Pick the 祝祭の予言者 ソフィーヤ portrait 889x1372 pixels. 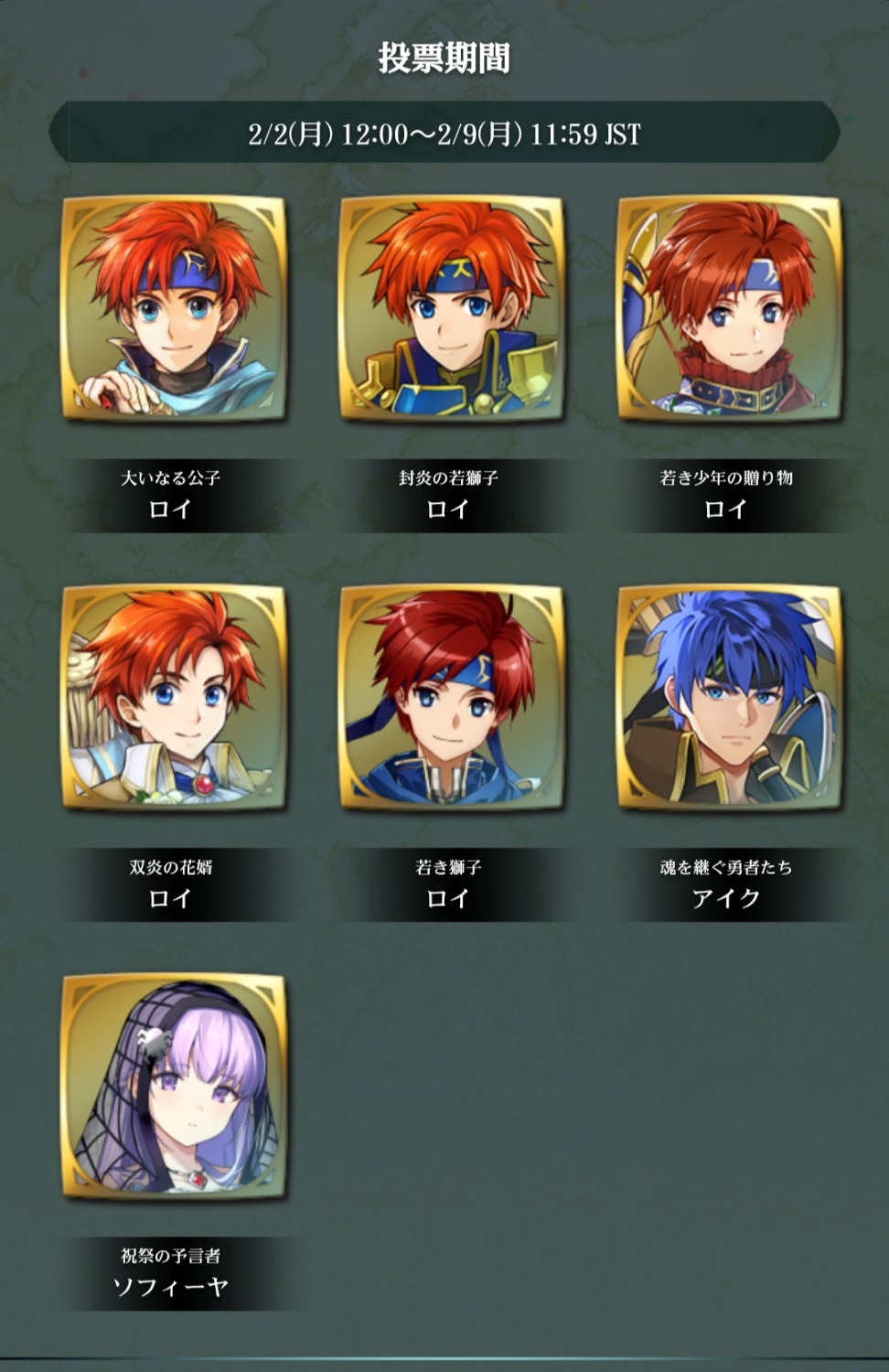(173, 1087)
